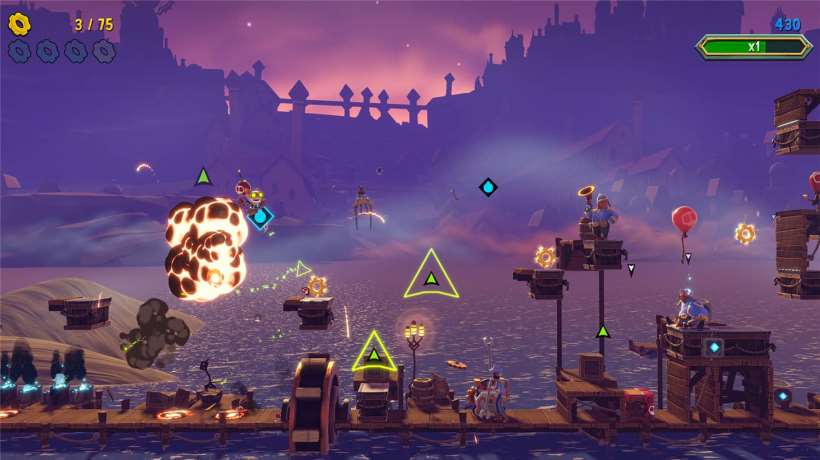Click the gold gear collectible counter icon
Image resolution: width=820 pixels, height=460 pixels.
(x=20, y=23)
